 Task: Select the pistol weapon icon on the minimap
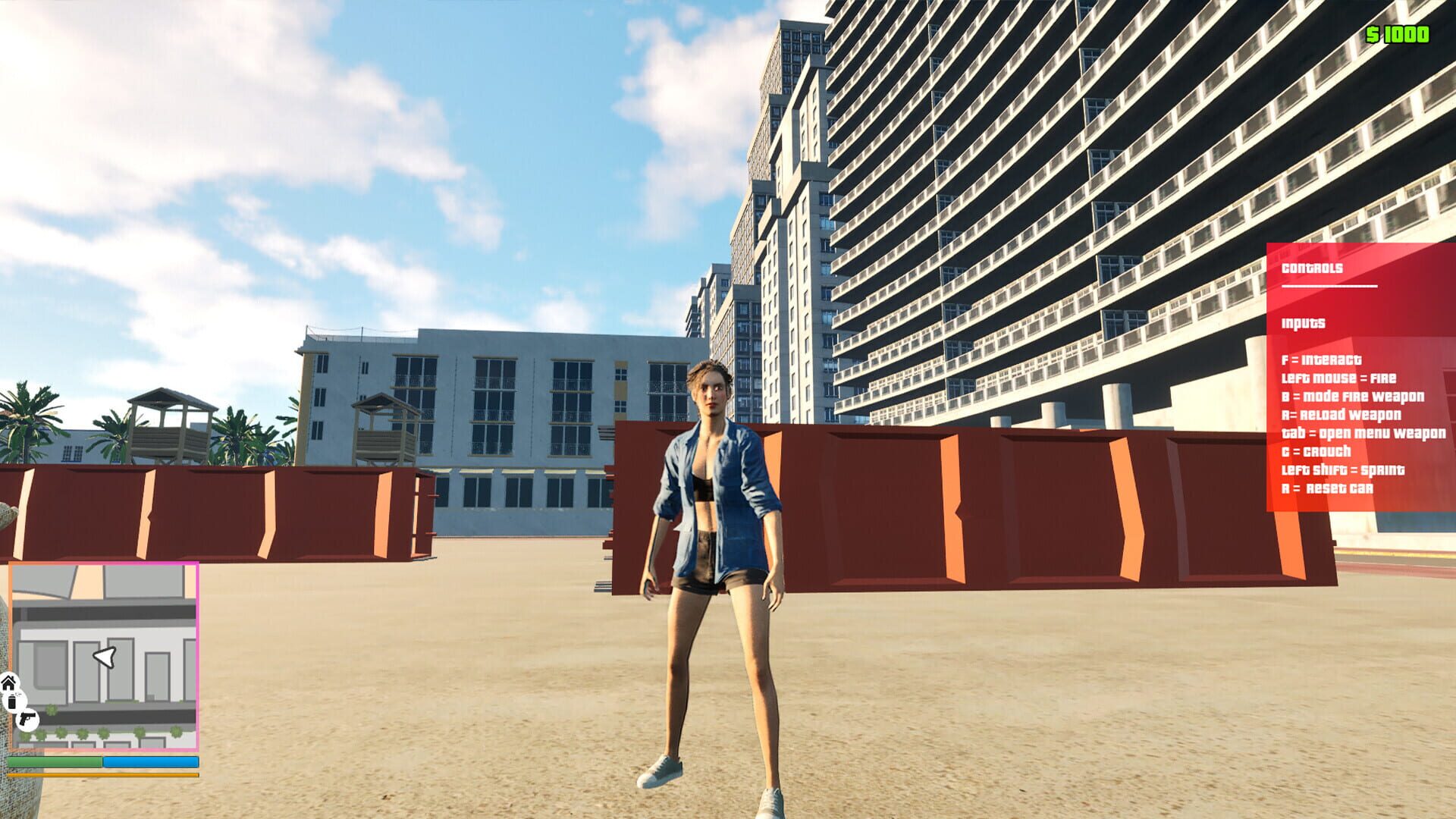[x=29, y=717]
